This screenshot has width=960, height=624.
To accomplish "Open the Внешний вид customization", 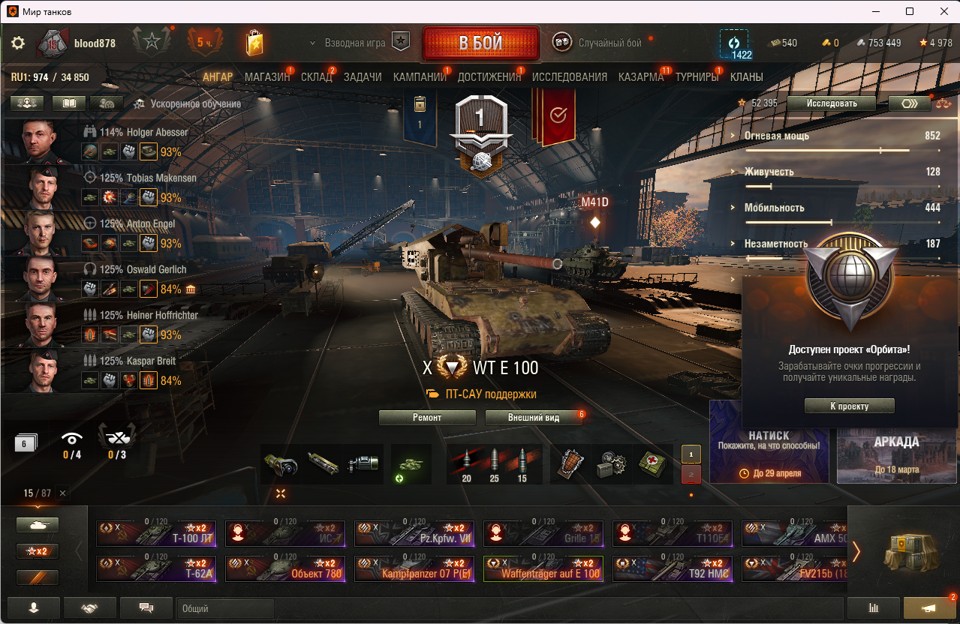I will tap(534, 417).
